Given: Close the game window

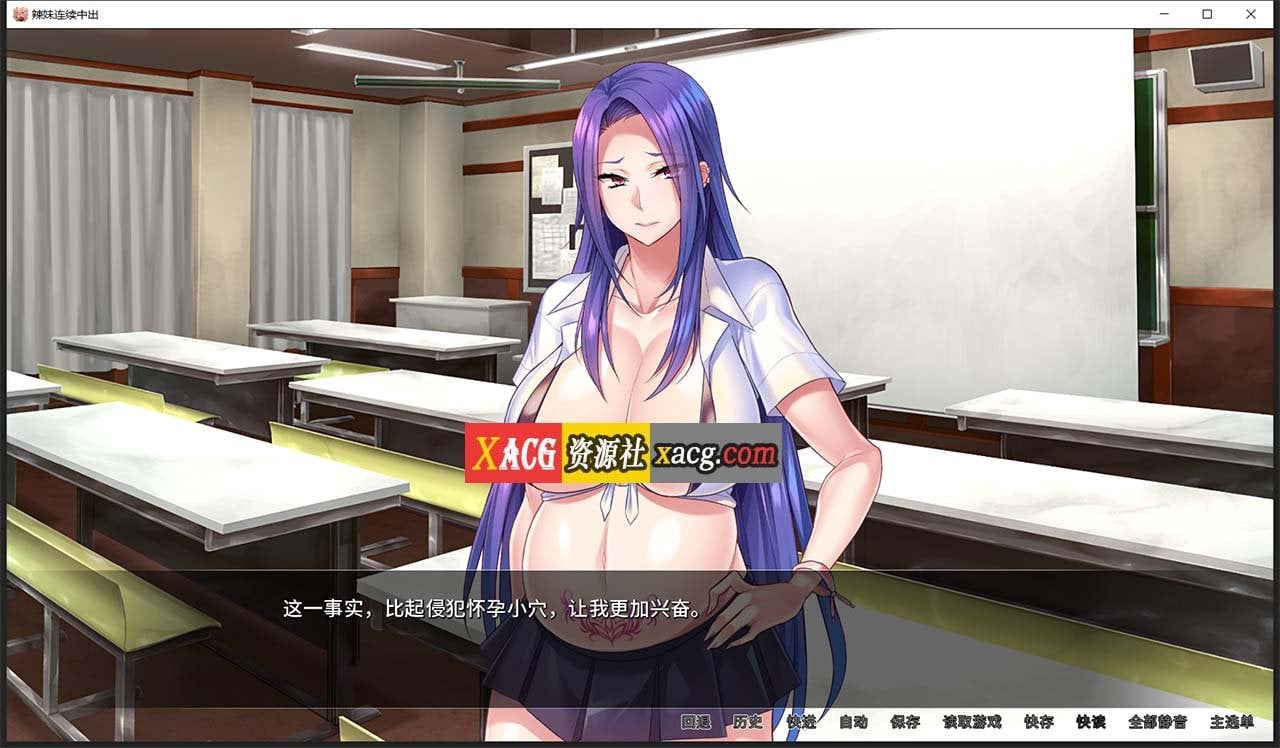Looking at the screenshot, I should pos(1251,14).
